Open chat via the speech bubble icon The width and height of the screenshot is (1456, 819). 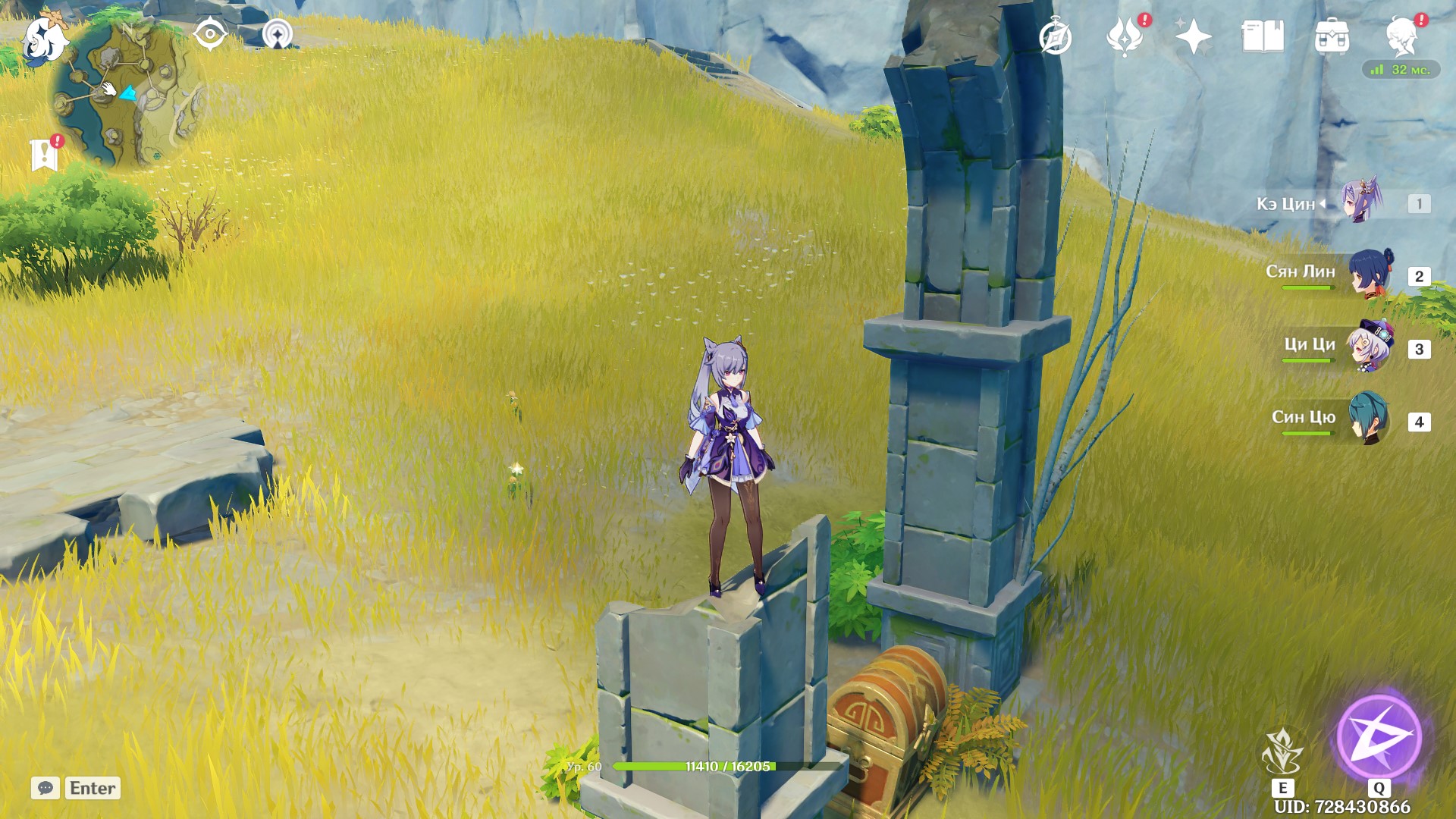point(47,789)
